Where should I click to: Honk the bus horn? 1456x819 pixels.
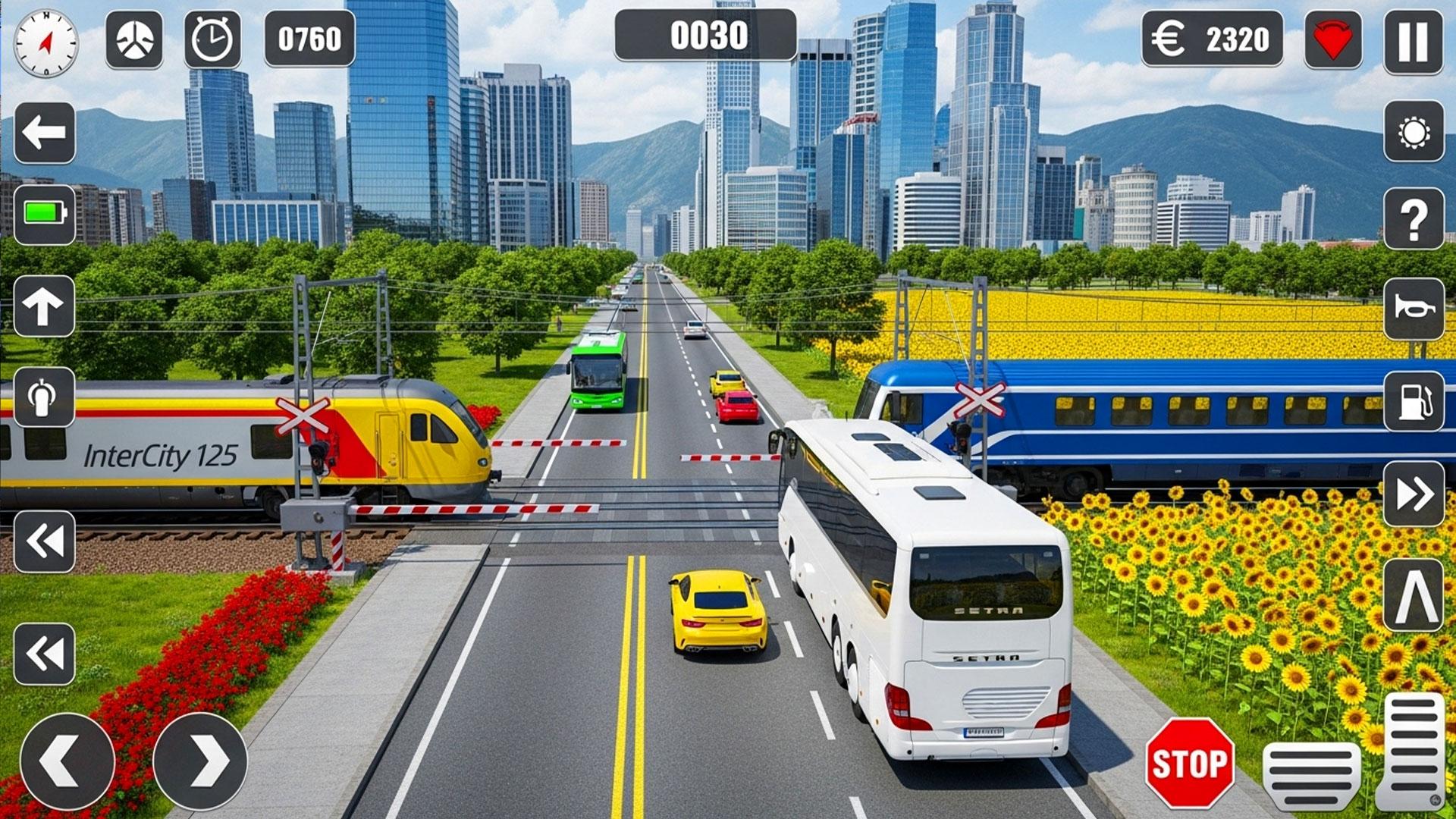point(1414,309)
